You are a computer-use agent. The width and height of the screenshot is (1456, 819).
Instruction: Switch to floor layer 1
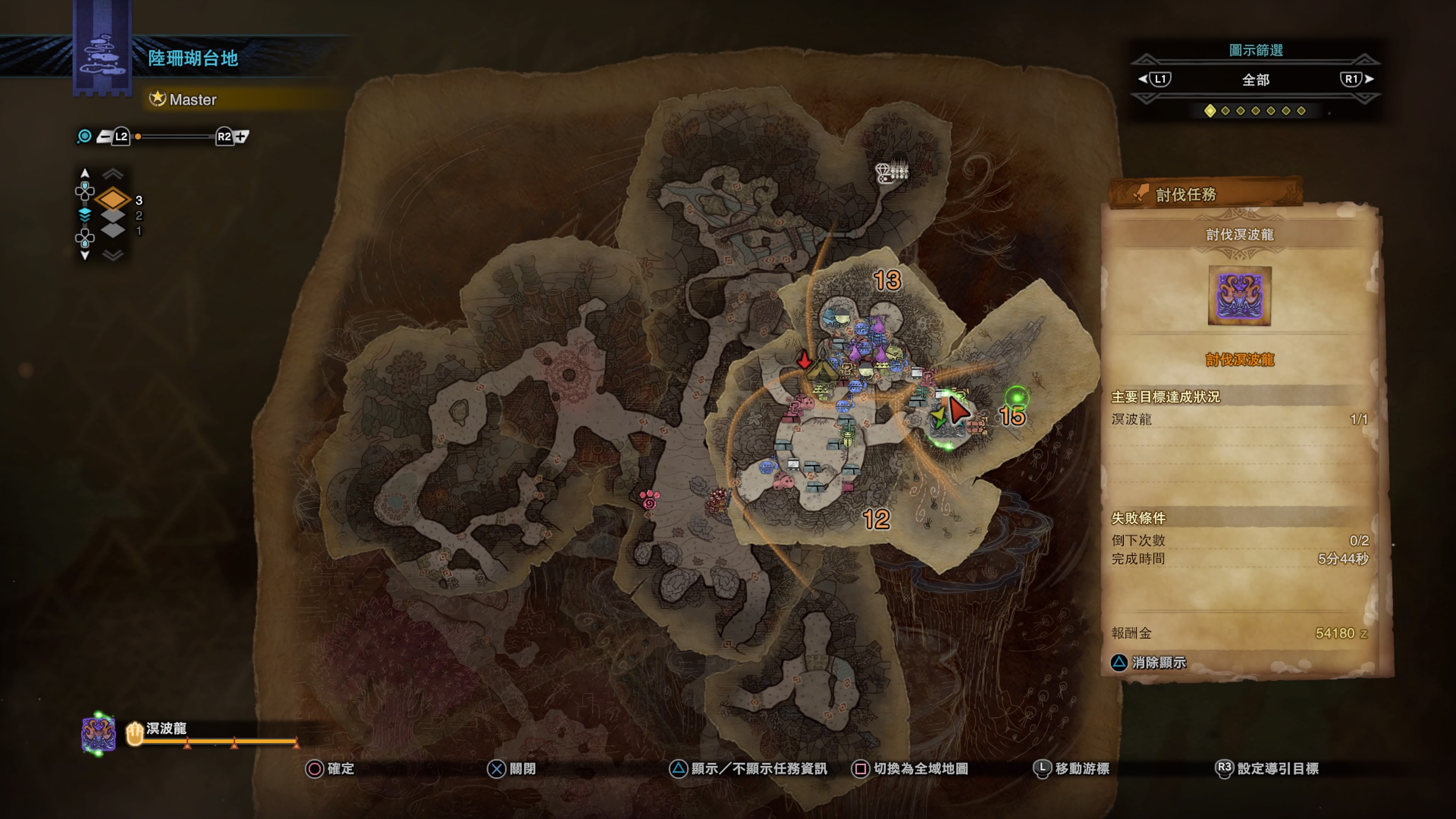tap(113, 230)
